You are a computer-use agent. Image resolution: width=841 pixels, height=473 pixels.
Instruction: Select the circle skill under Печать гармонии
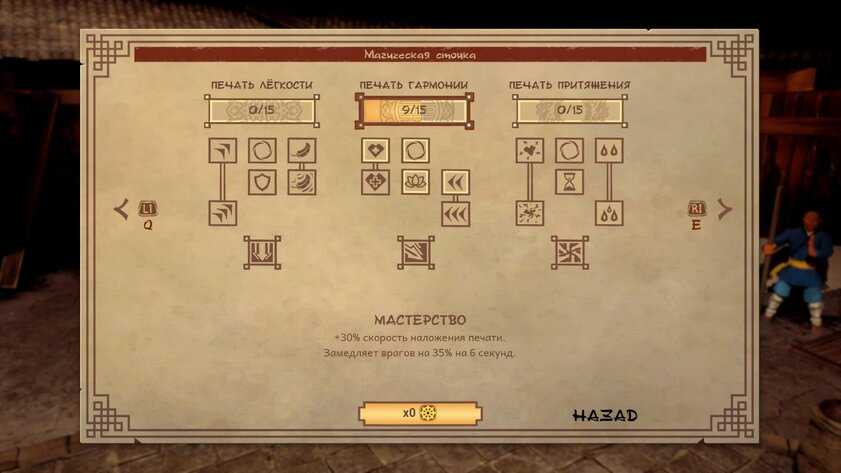coord(415,151)
